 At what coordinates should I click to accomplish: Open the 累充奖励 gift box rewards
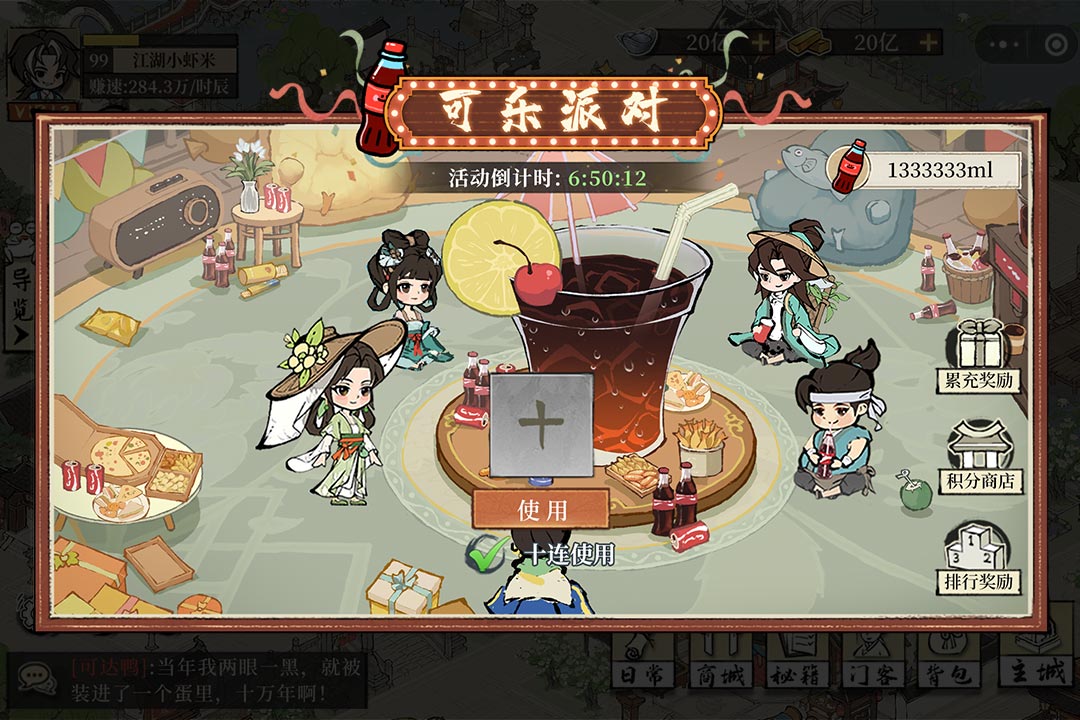(979, 355)
